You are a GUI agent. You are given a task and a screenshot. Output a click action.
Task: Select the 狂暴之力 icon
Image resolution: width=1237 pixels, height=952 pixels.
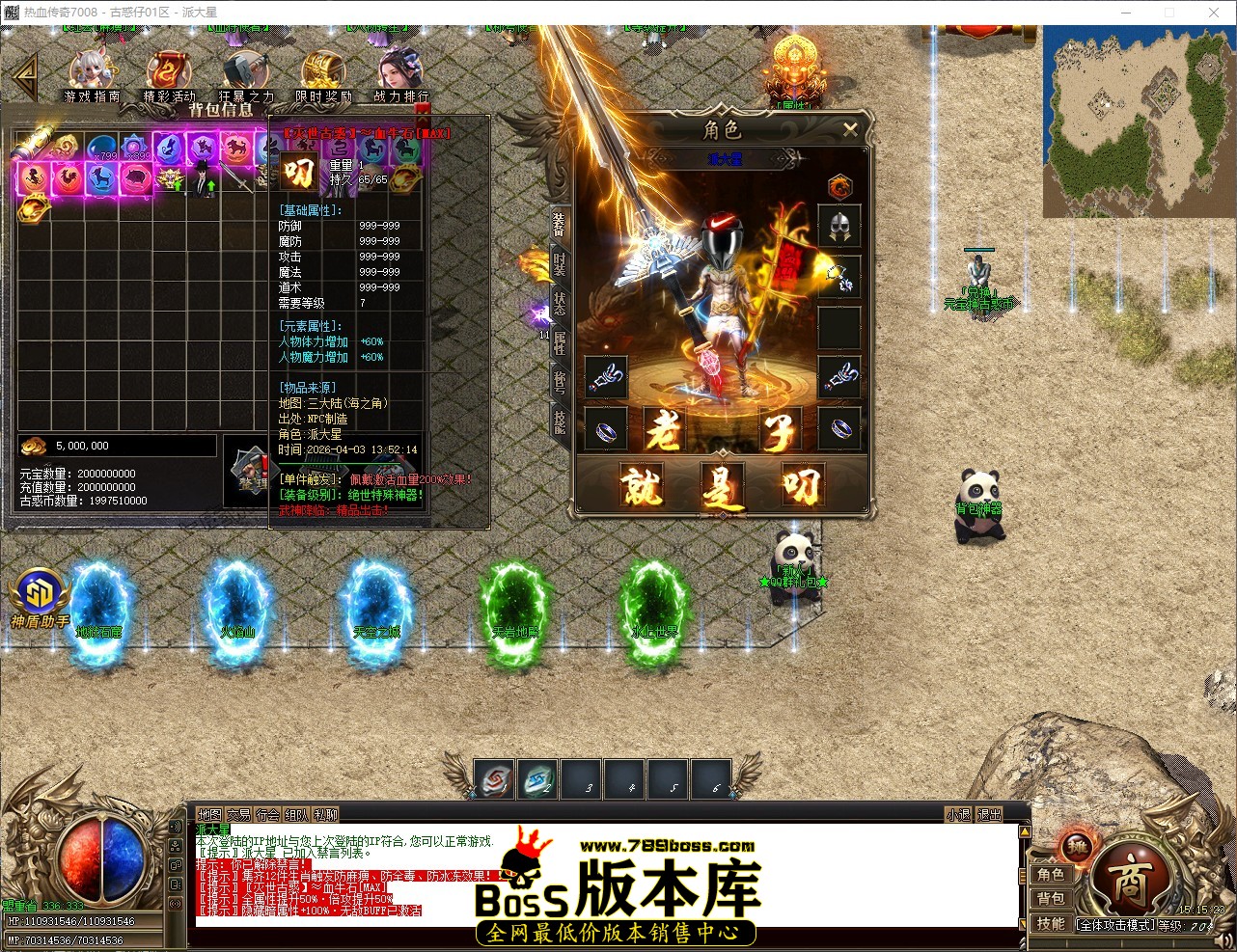pos(246,68)
